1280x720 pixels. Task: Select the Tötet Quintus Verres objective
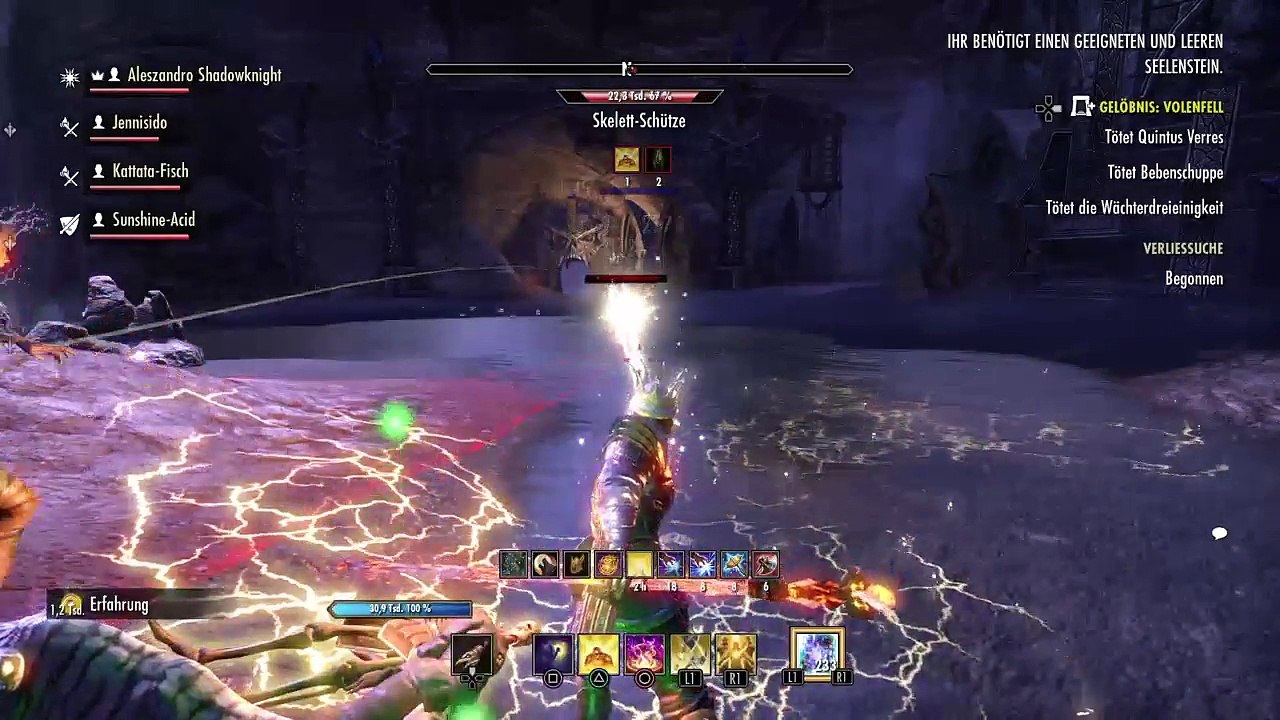(1164, 137)
